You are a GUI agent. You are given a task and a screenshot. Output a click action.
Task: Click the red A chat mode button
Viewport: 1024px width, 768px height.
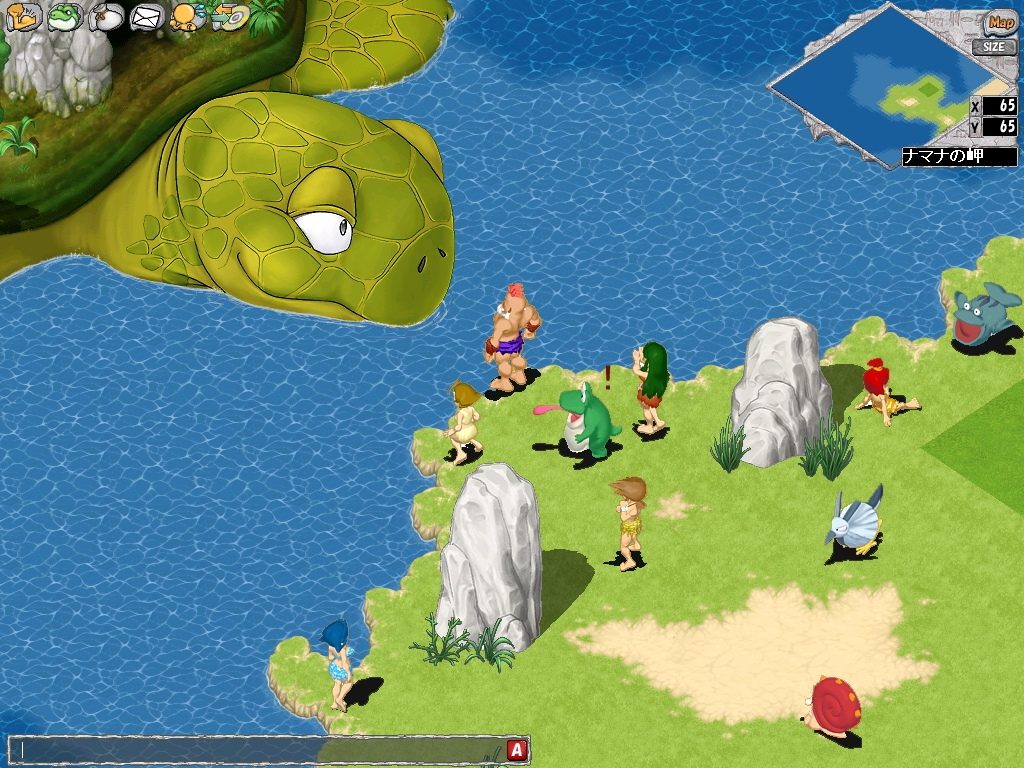517,749
